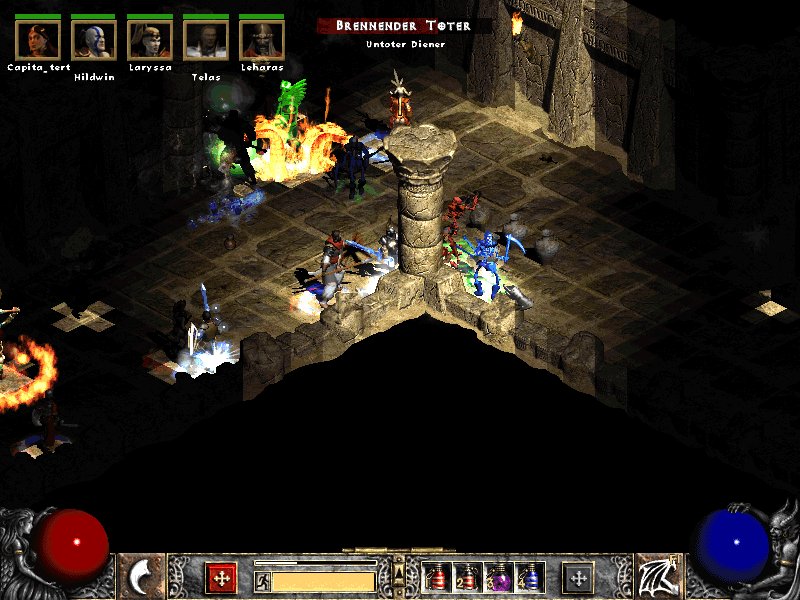Viewport: 800px width, 600px height.
Task: Select the Capita_tert party portrait
Action: pyautogui.click(x=38, y=39)
